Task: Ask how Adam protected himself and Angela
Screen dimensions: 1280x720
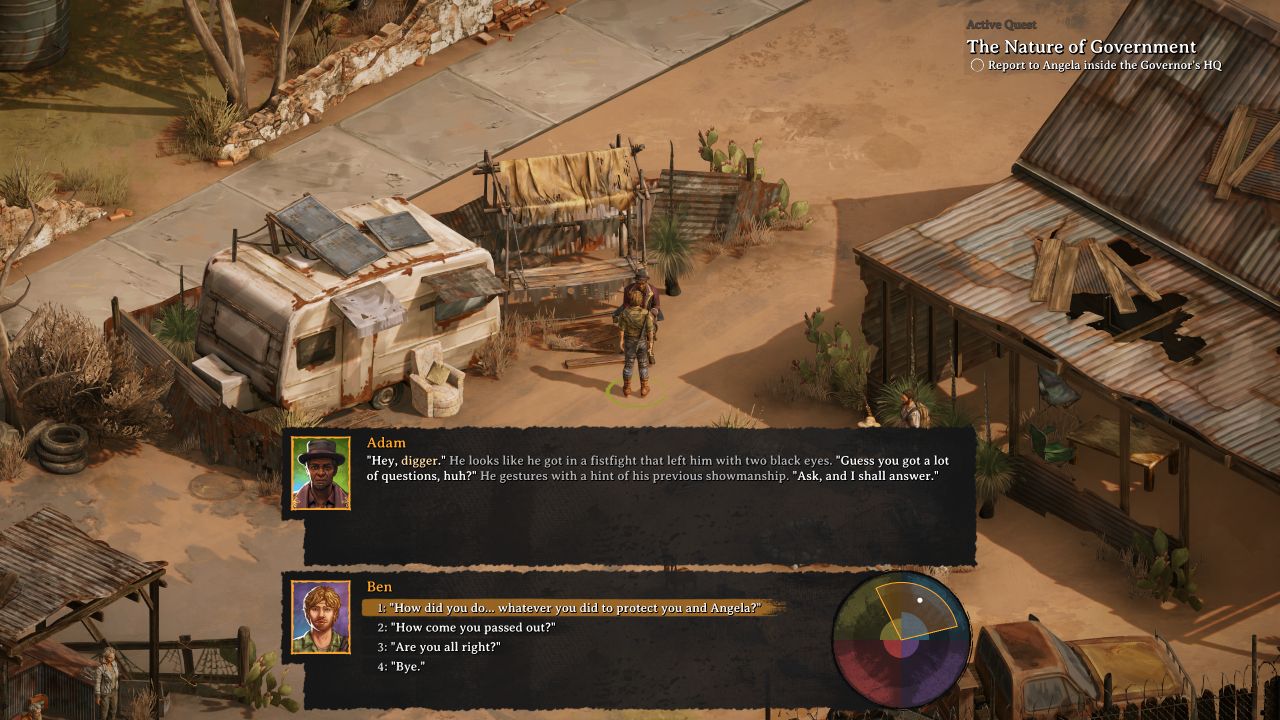Action: [x=574, y=608]
